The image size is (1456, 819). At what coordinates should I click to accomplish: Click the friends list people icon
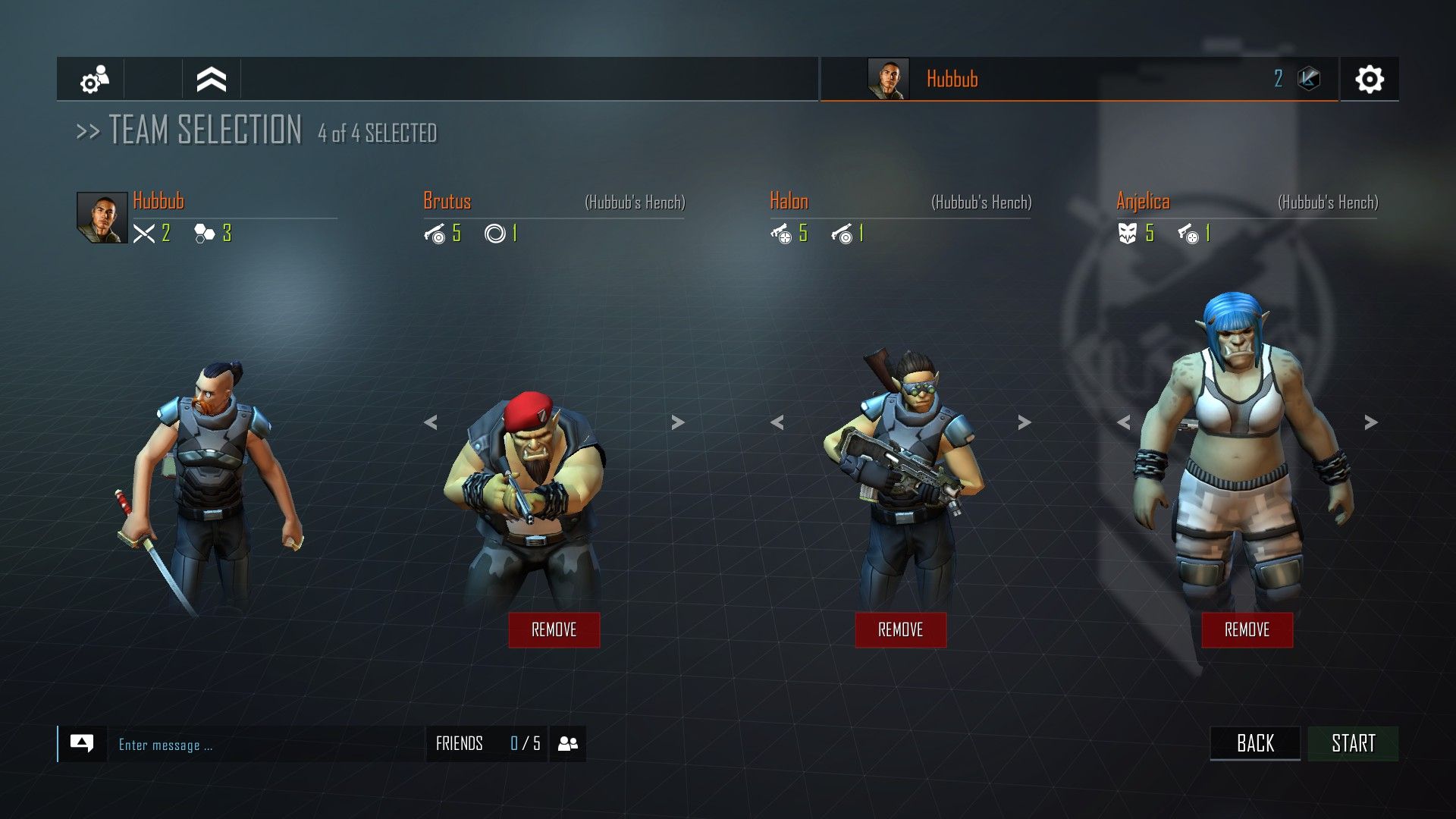(568, 743)
